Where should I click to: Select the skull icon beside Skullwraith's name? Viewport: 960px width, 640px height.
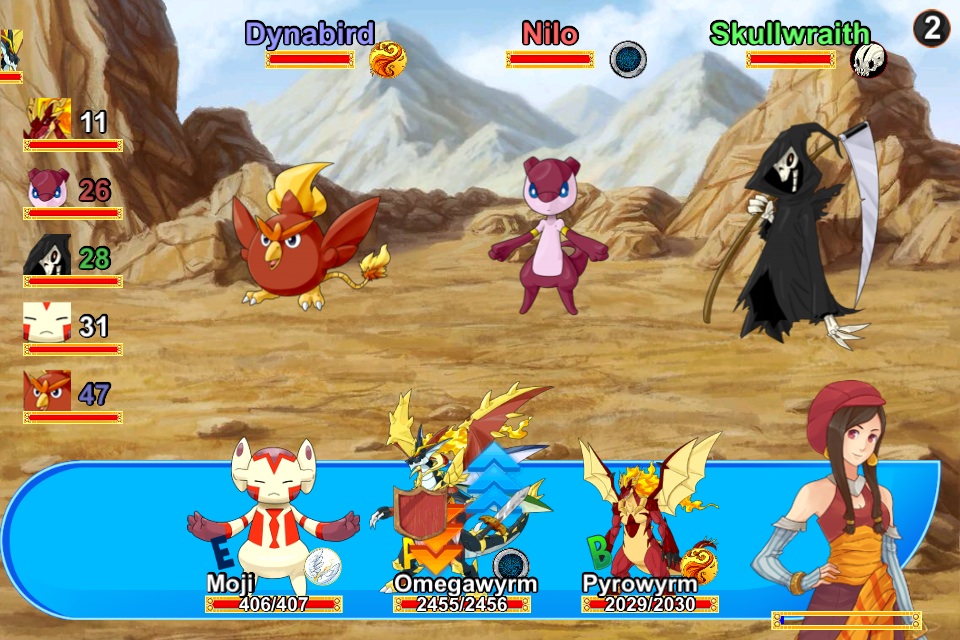point(868,60)
